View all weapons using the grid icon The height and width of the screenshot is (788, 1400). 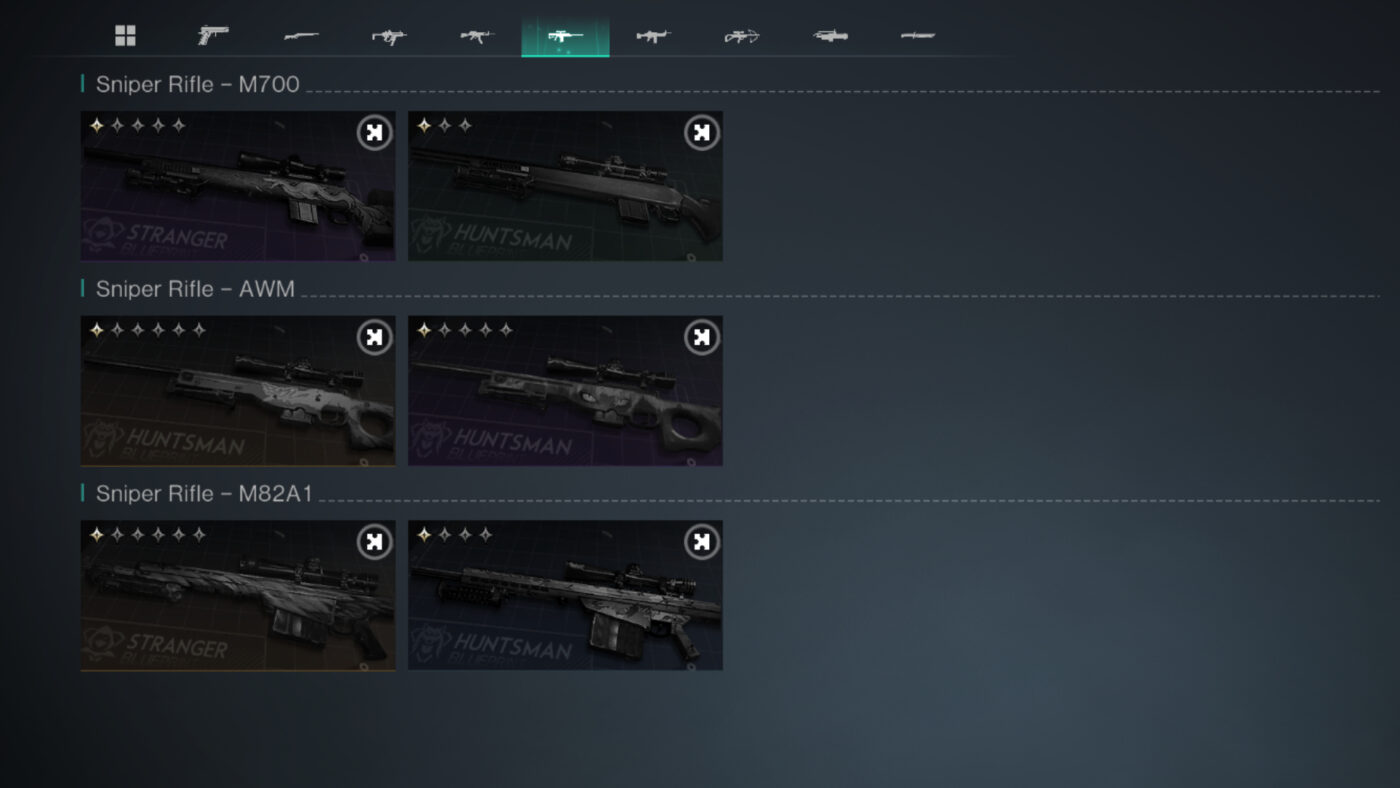125,36
